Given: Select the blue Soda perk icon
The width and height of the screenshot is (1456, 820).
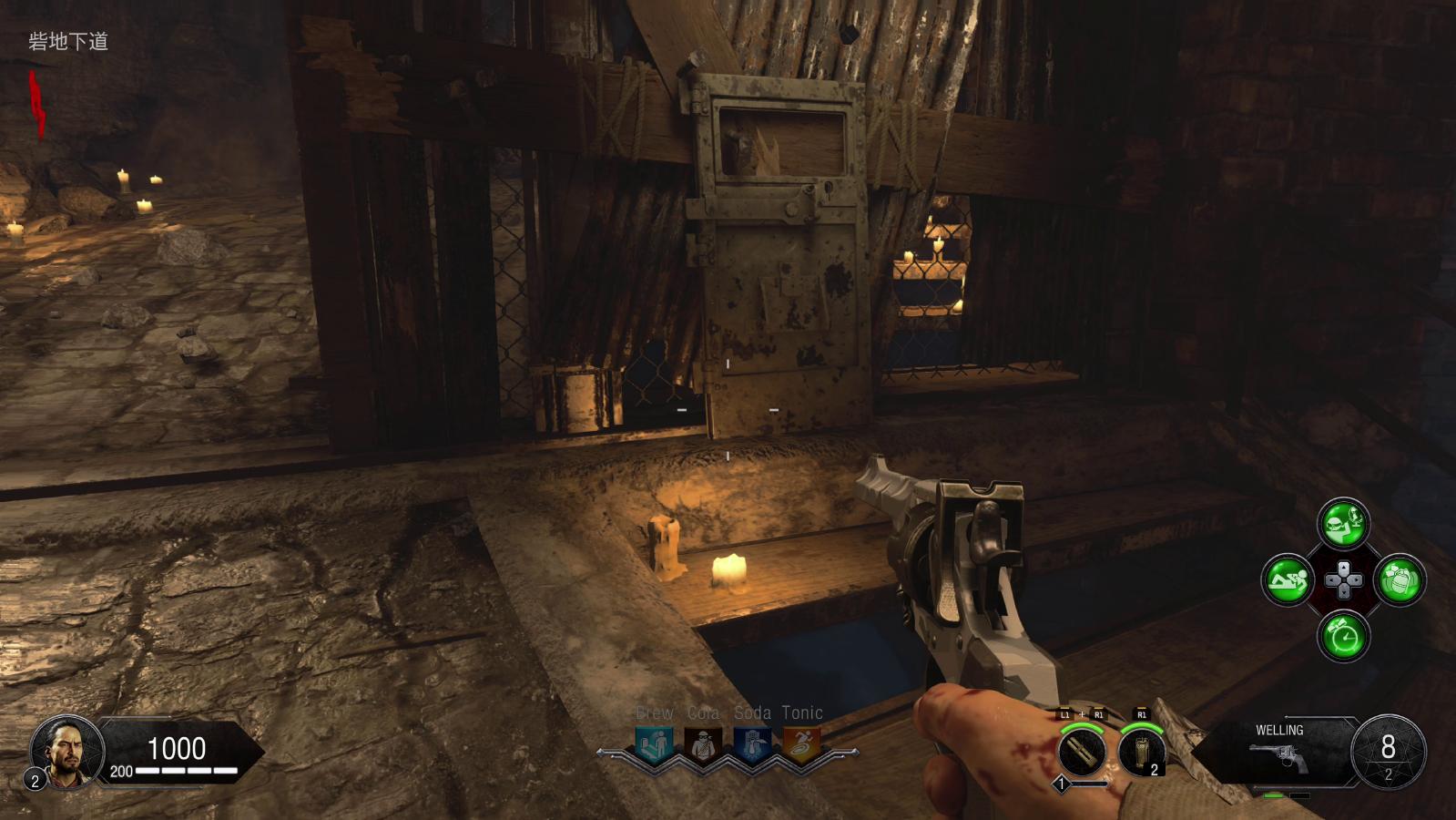Looking at the screenshot, I should (x=752, y=746).
